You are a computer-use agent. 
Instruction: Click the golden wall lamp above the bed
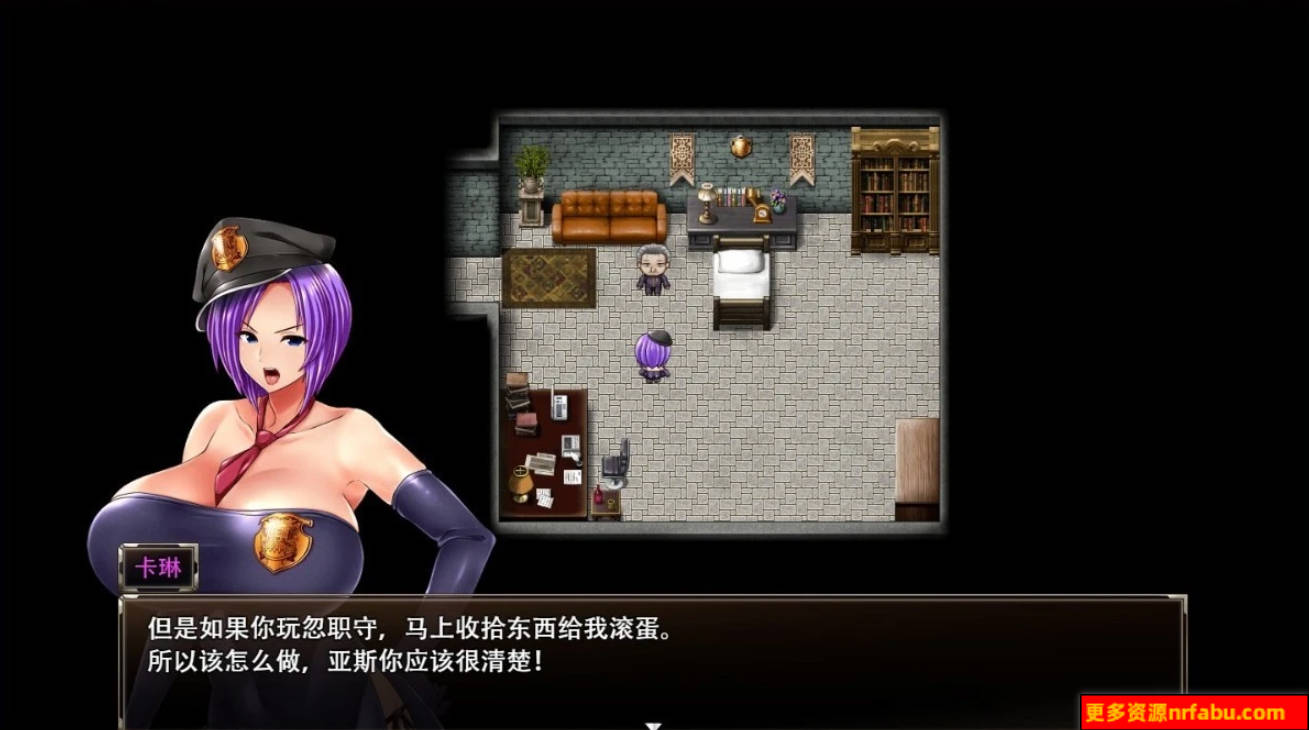click(x=741, y=146)
